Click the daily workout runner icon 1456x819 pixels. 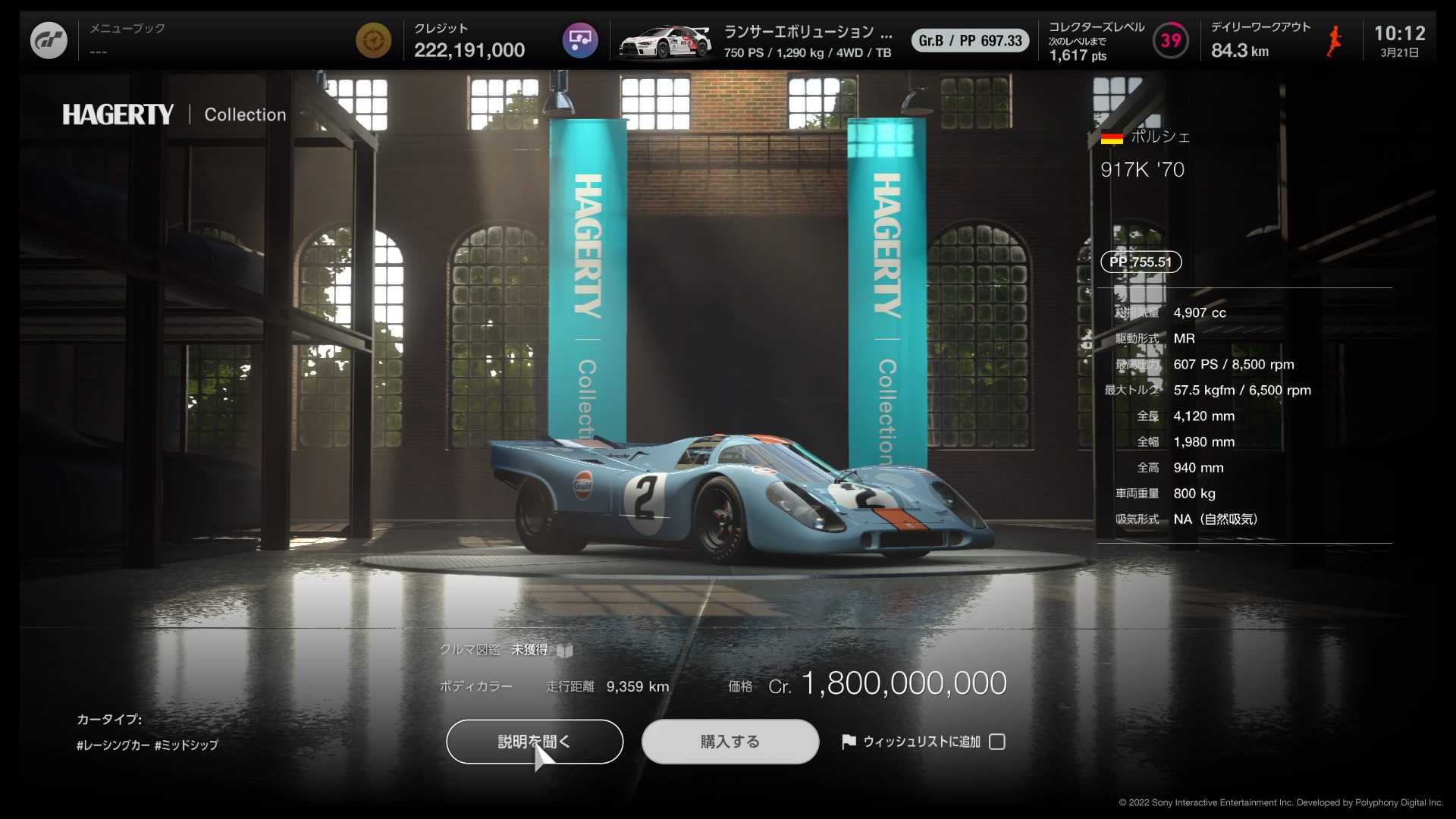(1332, 39)
